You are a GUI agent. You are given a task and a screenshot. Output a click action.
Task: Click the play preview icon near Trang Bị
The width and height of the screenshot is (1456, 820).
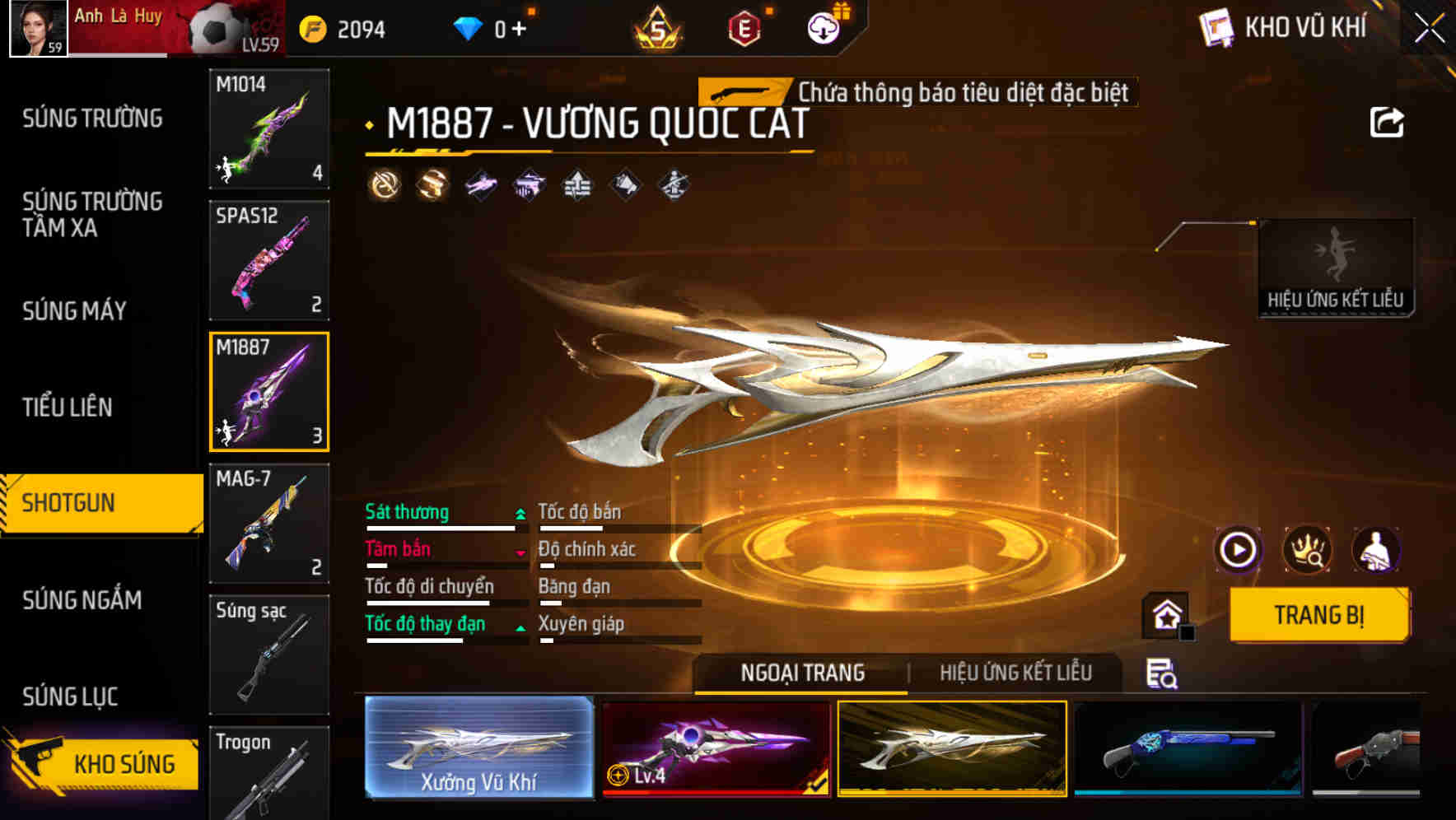(x=1239, y=551)
